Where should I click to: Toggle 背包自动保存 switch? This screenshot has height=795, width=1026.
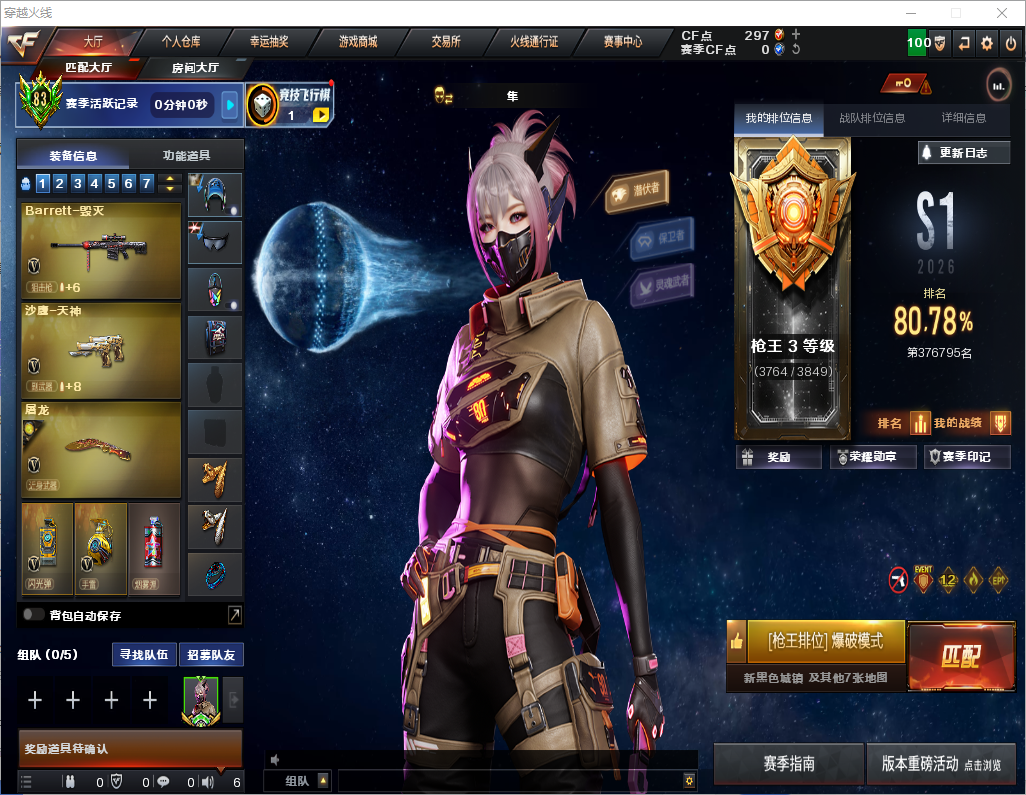(34, 615)
